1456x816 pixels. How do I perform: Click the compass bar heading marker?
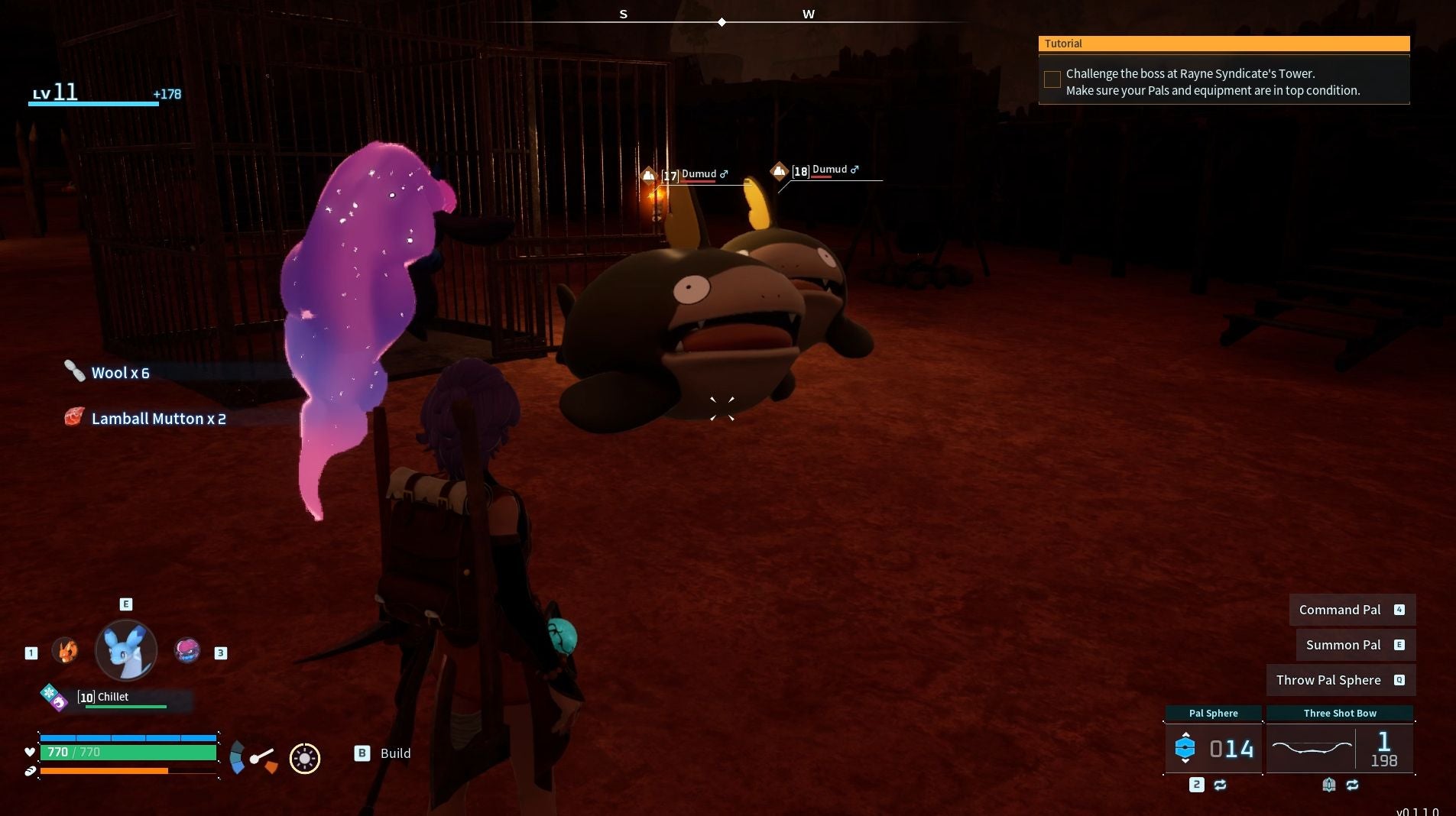[722, 22]
